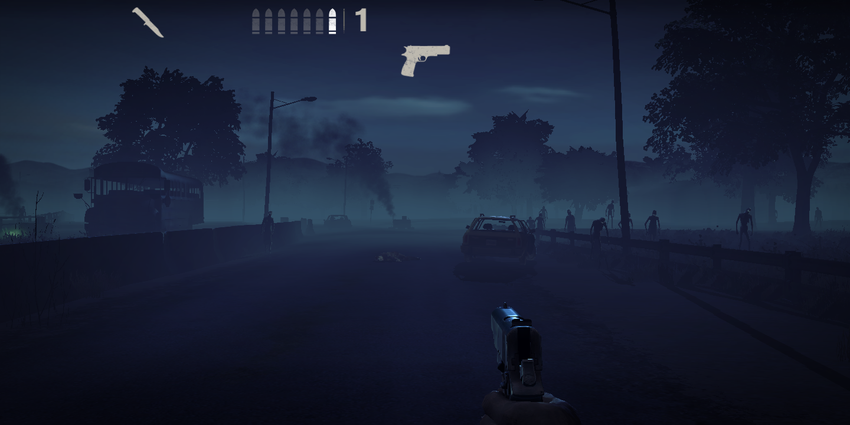Screen dimensions: 850x425
Task: Choose the pistol weapon icon
Action: (424, 59)
